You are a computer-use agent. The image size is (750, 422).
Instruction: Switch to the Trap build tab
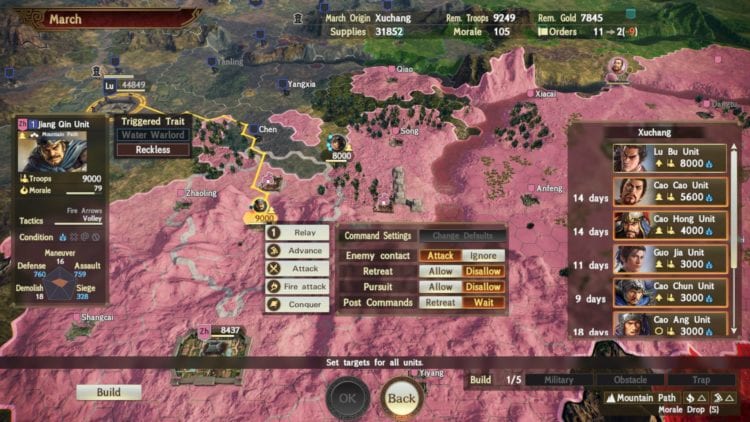[x=702, y=380]
